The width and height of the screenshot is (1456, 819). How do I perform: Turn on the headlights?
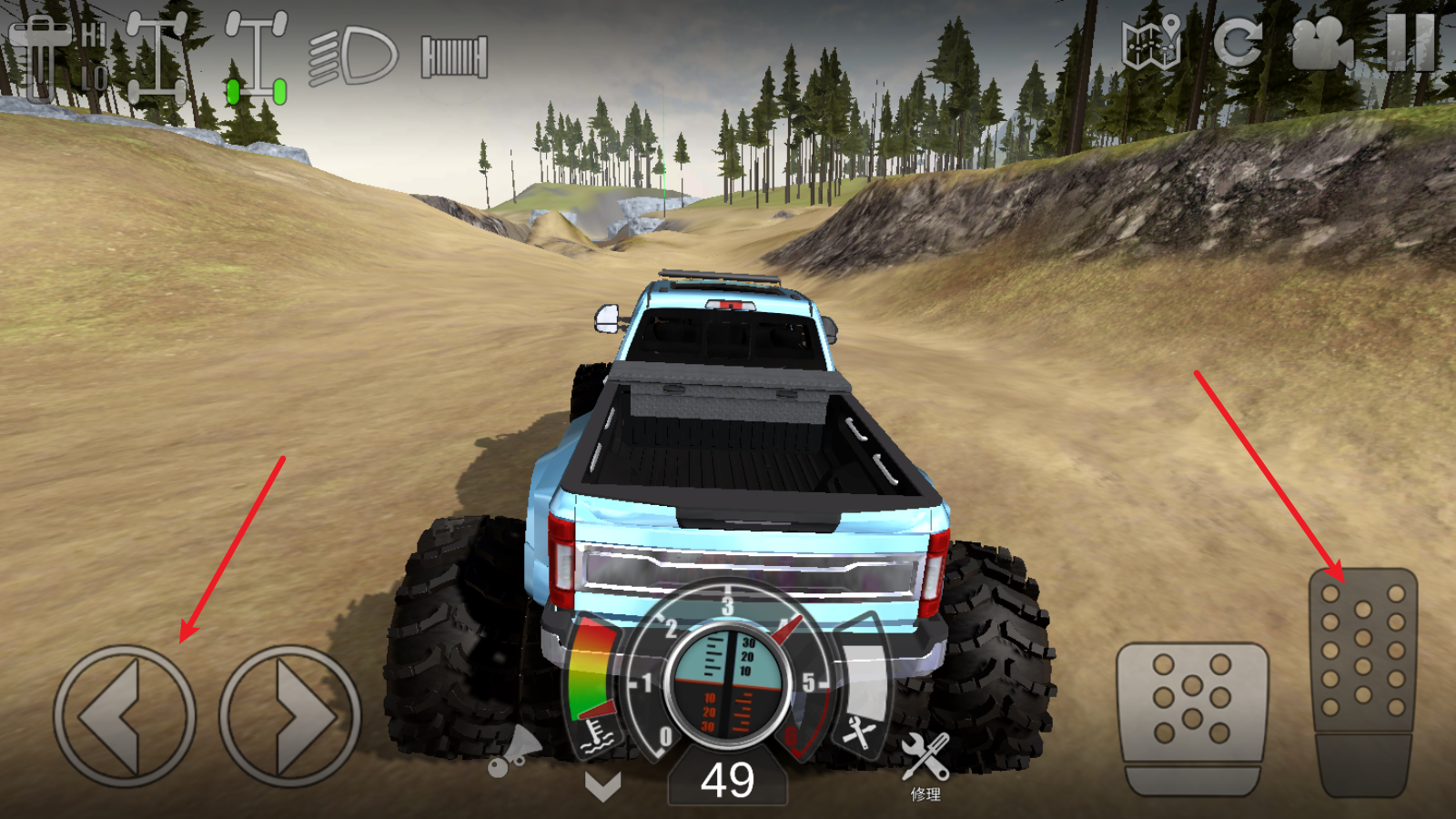pyautogui.click(x=354, y=56)
